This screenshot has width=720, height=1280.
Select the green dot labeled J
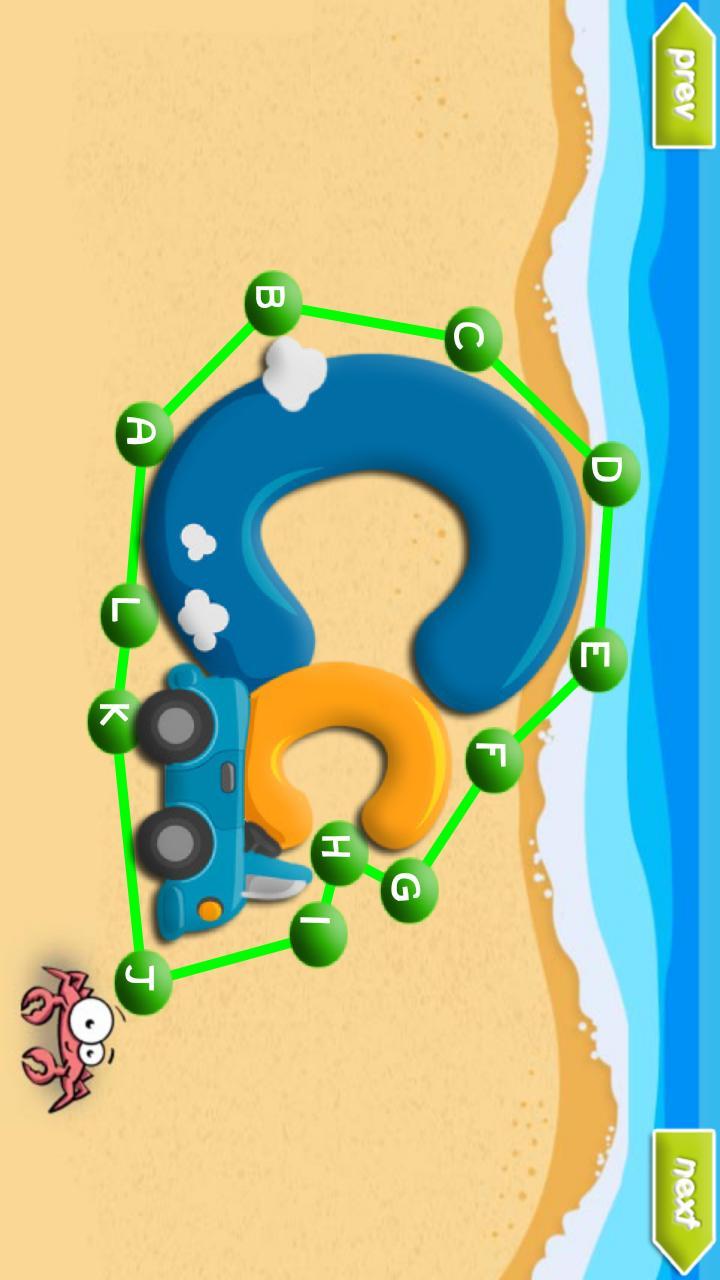[x=143, y=983]
